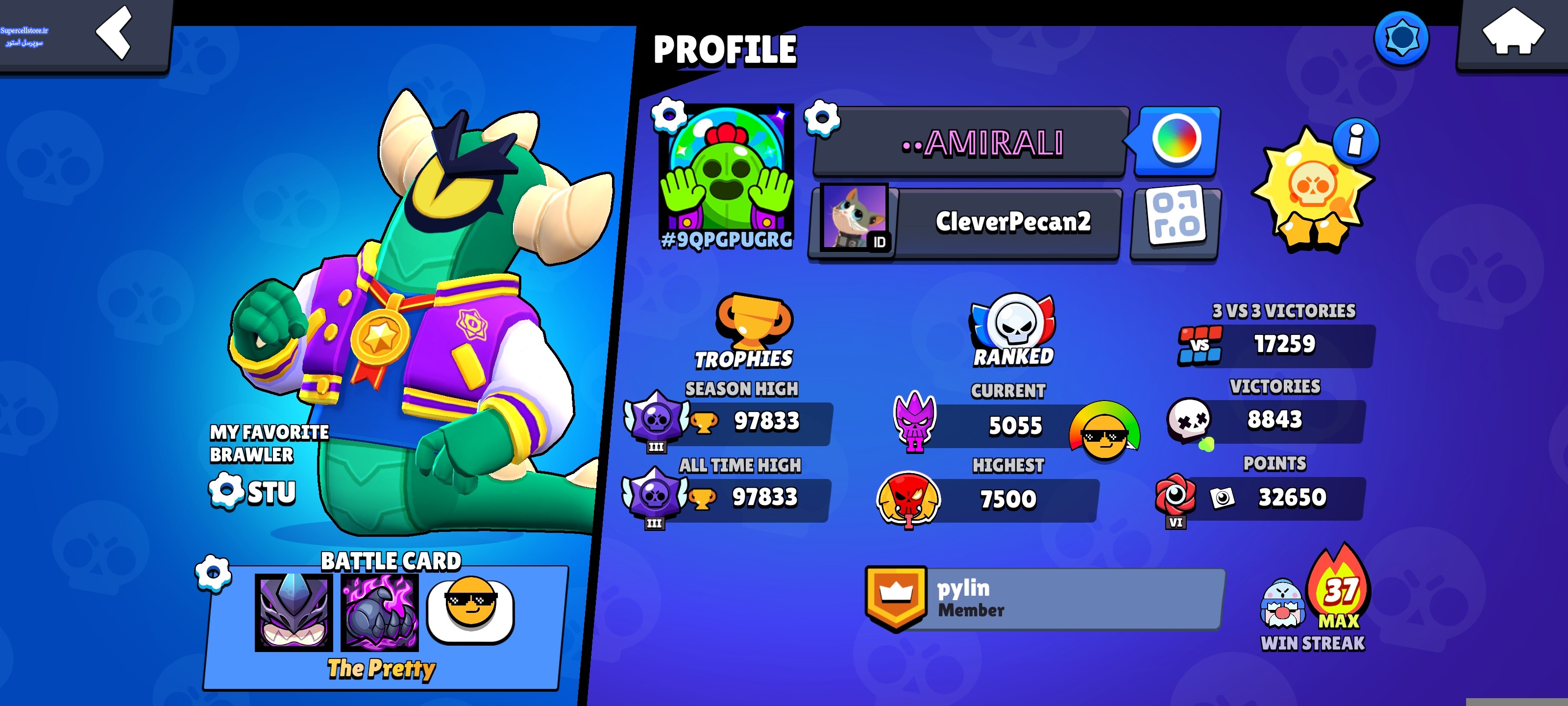The height and width of the screenshot is (706, 1568).
Task: Open the name color wheel picker
Action: point(1176,140)
